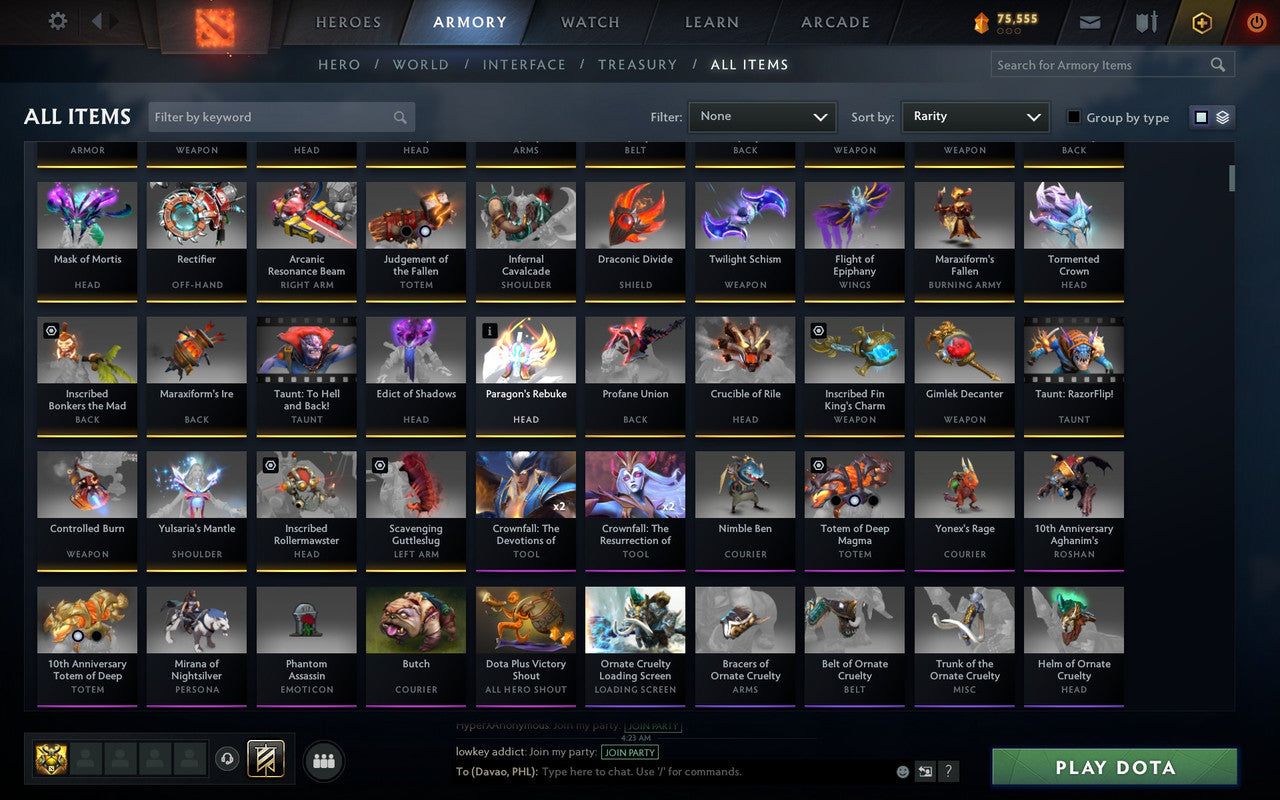Screen dimensions: 1280x800
Task: Open the mail envelope notifications
Action: tap(1089, 22)
